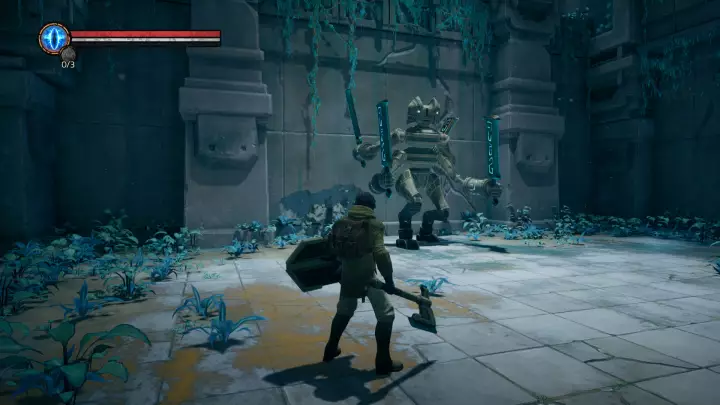
Task: Click the blue eye orb icon
Action: tap(54, 38)
